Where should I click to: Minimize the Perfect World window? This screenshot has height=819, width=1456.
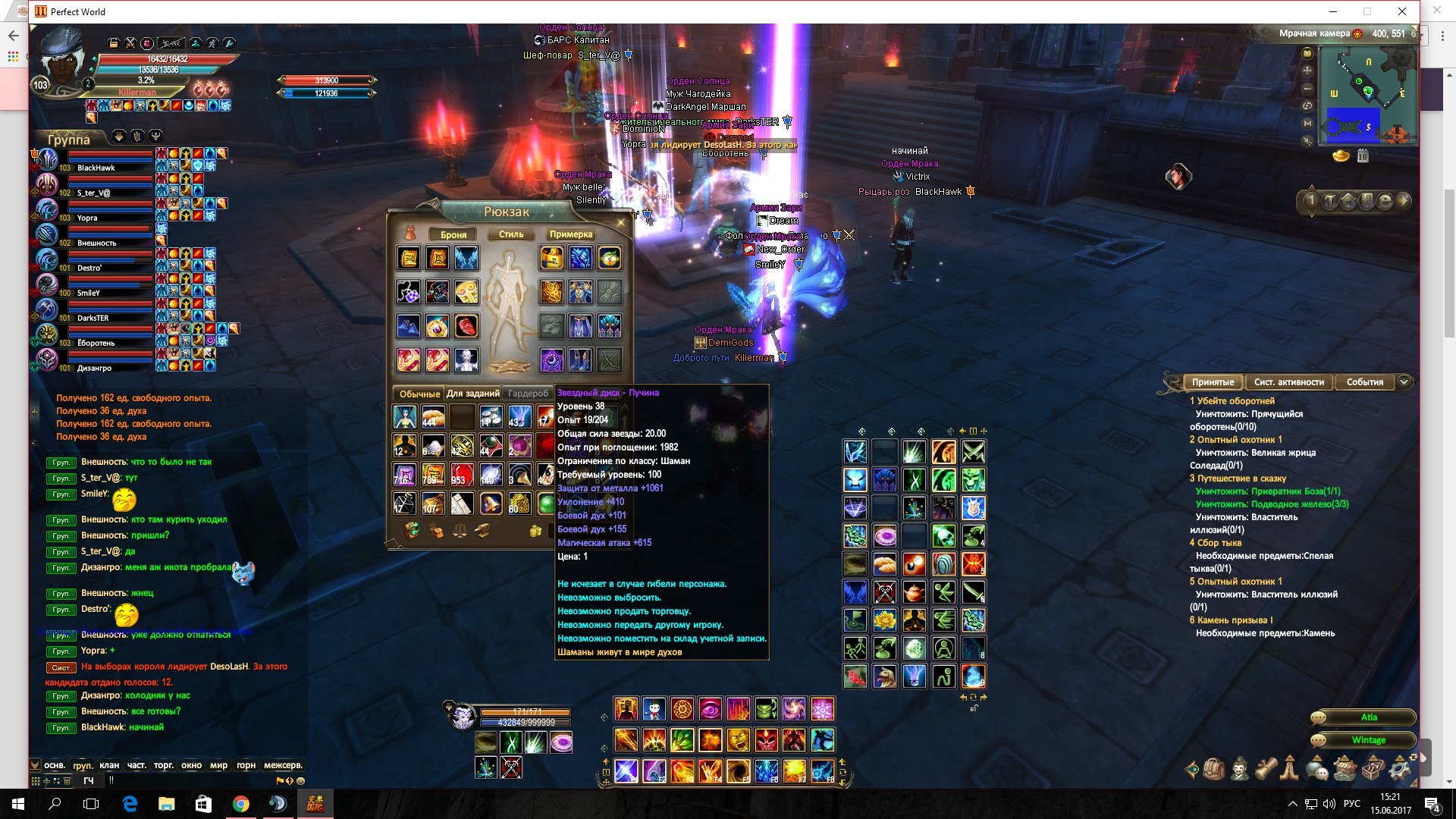[x=1332, y=11]
